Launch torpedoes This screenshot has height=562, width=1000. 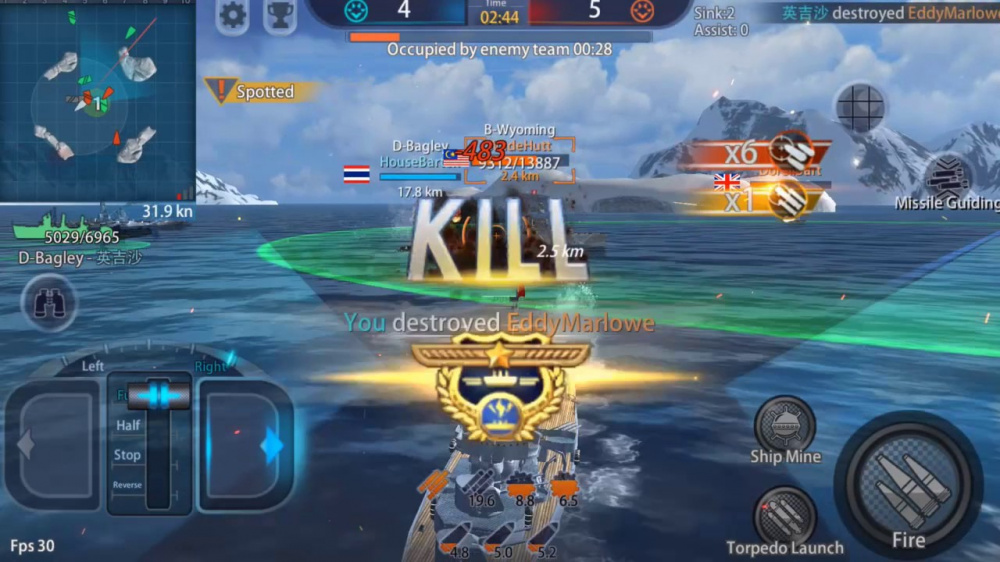coord(785,515)
